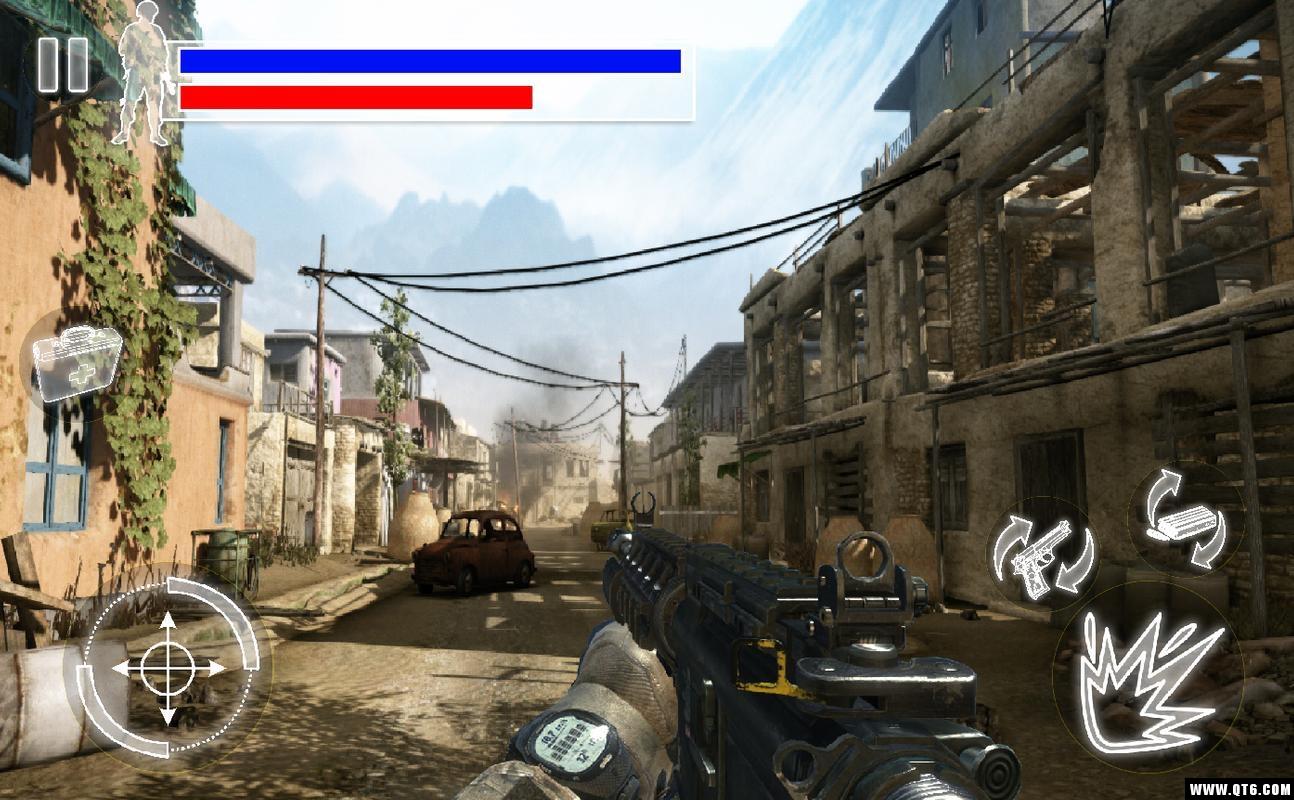Pause the game
This screenshot has height=800, width=1294.
click(62, 66)
